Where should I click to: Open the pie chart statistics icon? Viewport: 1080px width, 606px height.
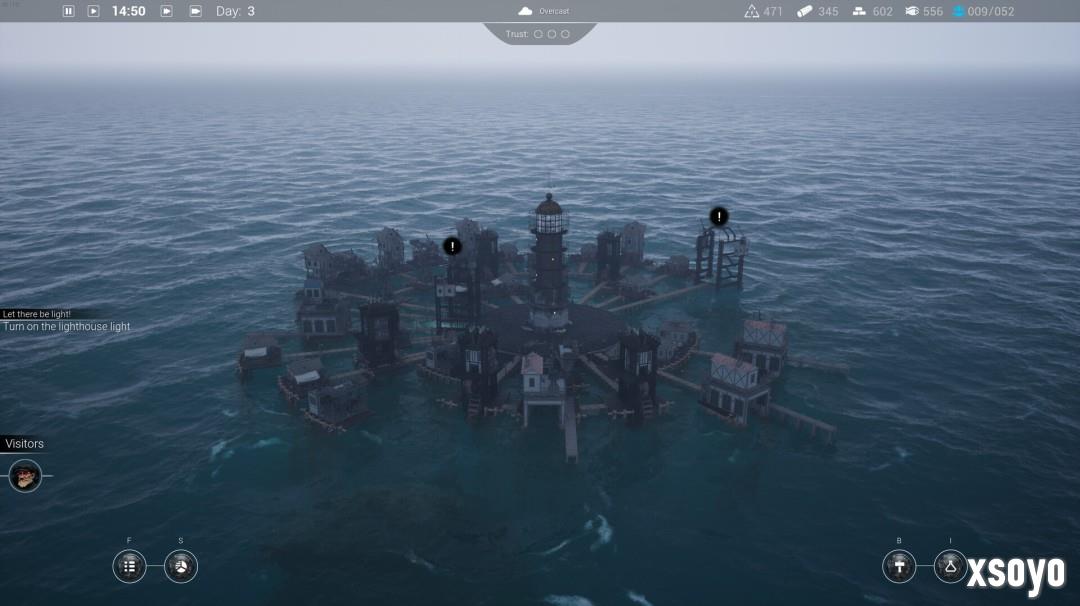point(181,566)
